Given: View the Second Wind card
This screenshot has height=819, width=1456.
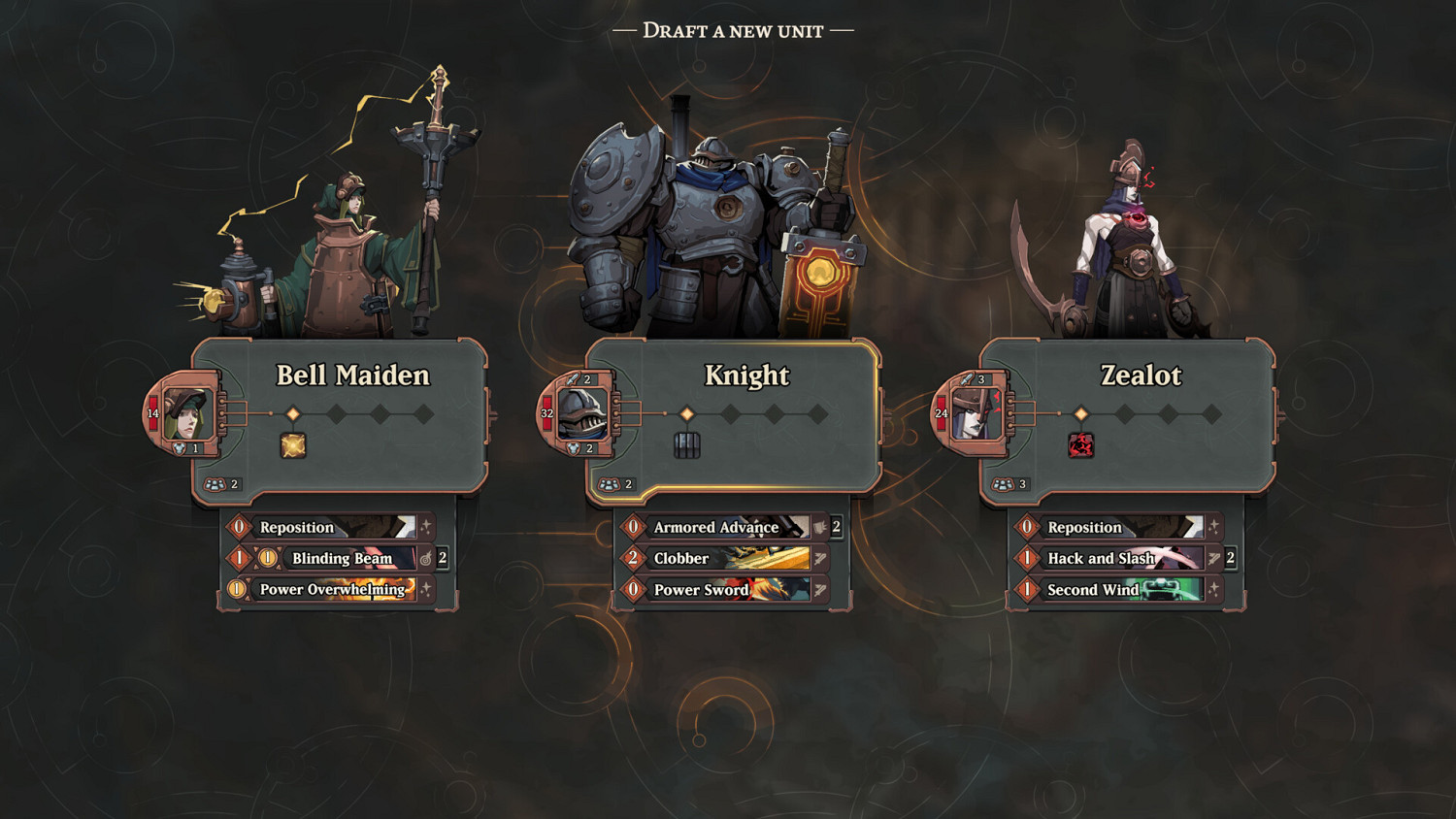Looking at the screenshot, I should coord(1114,589).
